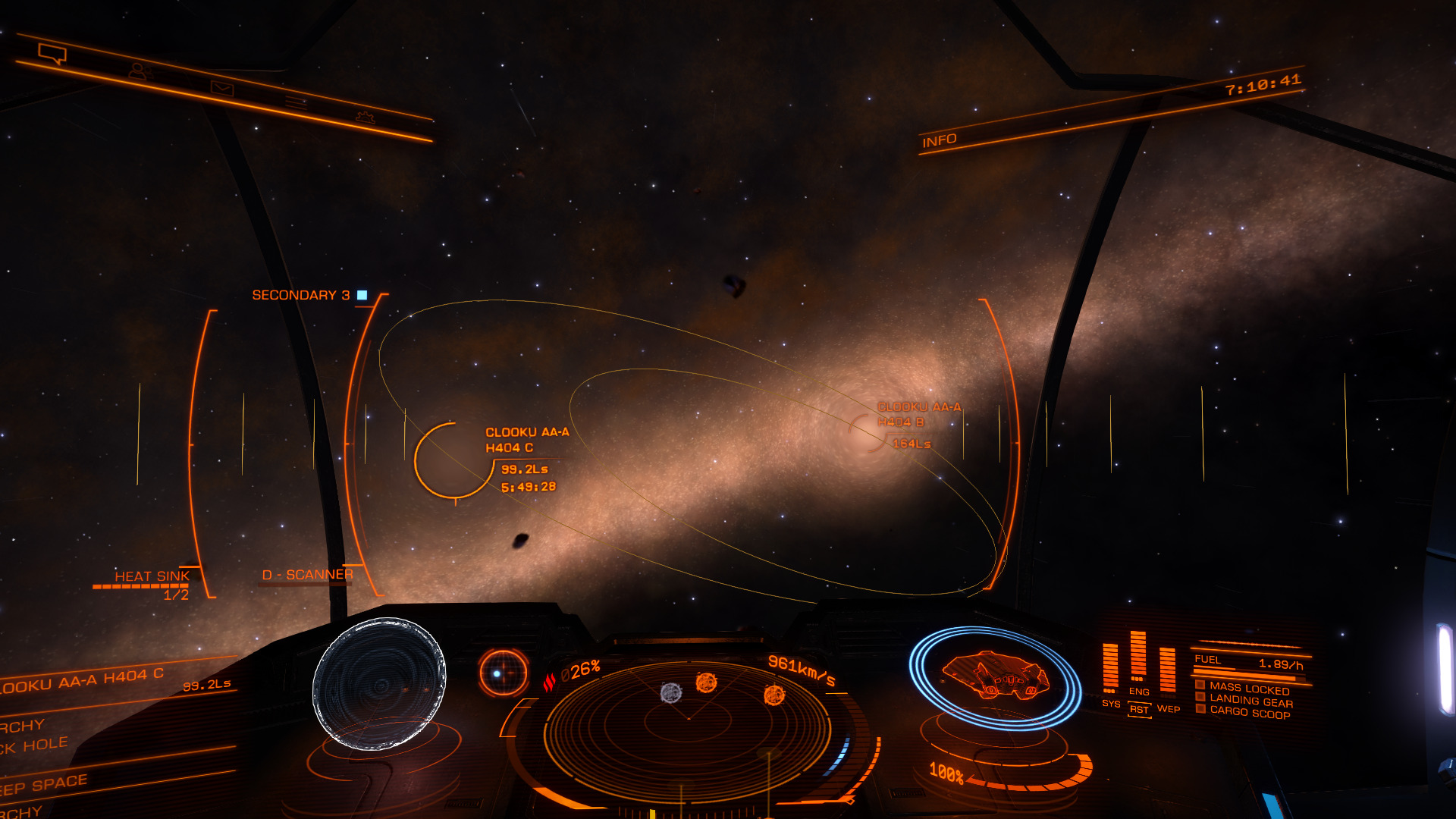
Task: Click the navigation compass dial
Action: point(503,673)
